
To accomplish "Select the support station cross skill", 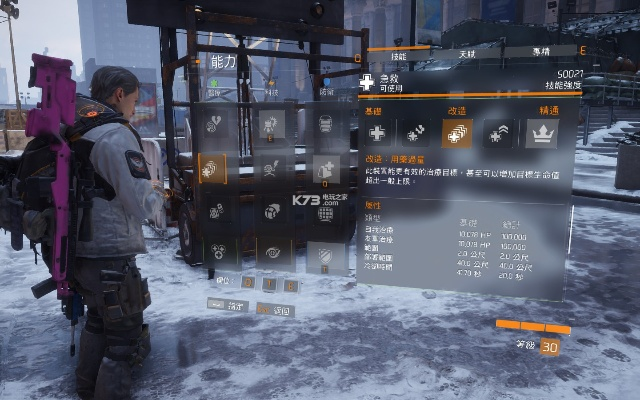I will click(x=326, y=168).
